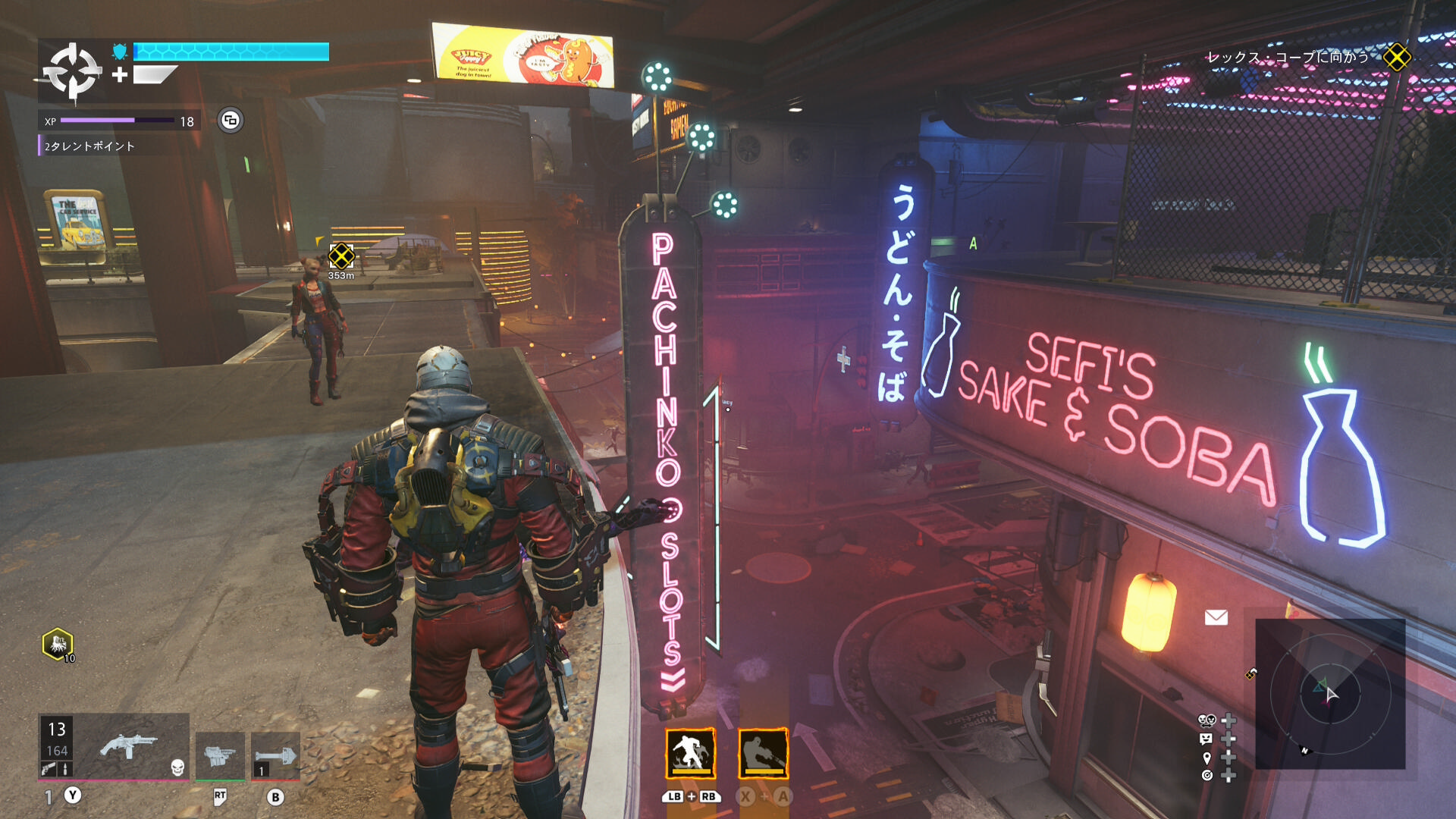Open the minimap radar
Screen dimensions: 1456x819
tap(1330, 693)
